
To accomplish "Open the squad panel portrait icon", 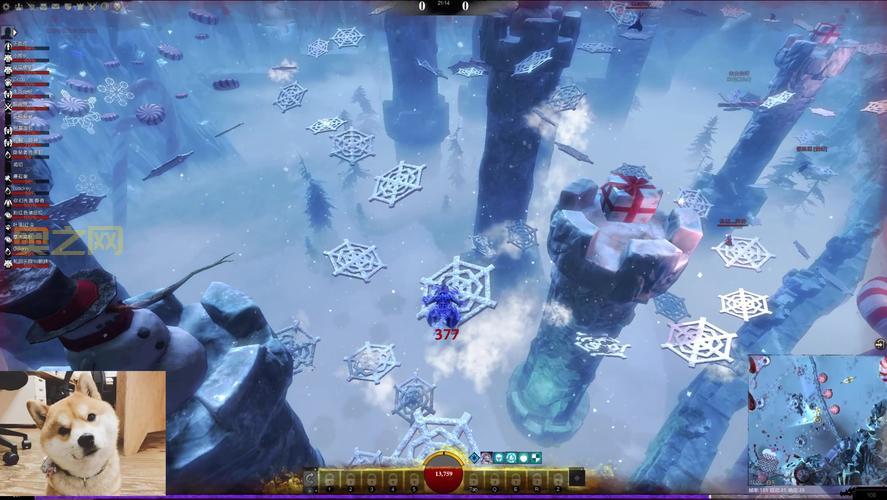I will (7, 32).
